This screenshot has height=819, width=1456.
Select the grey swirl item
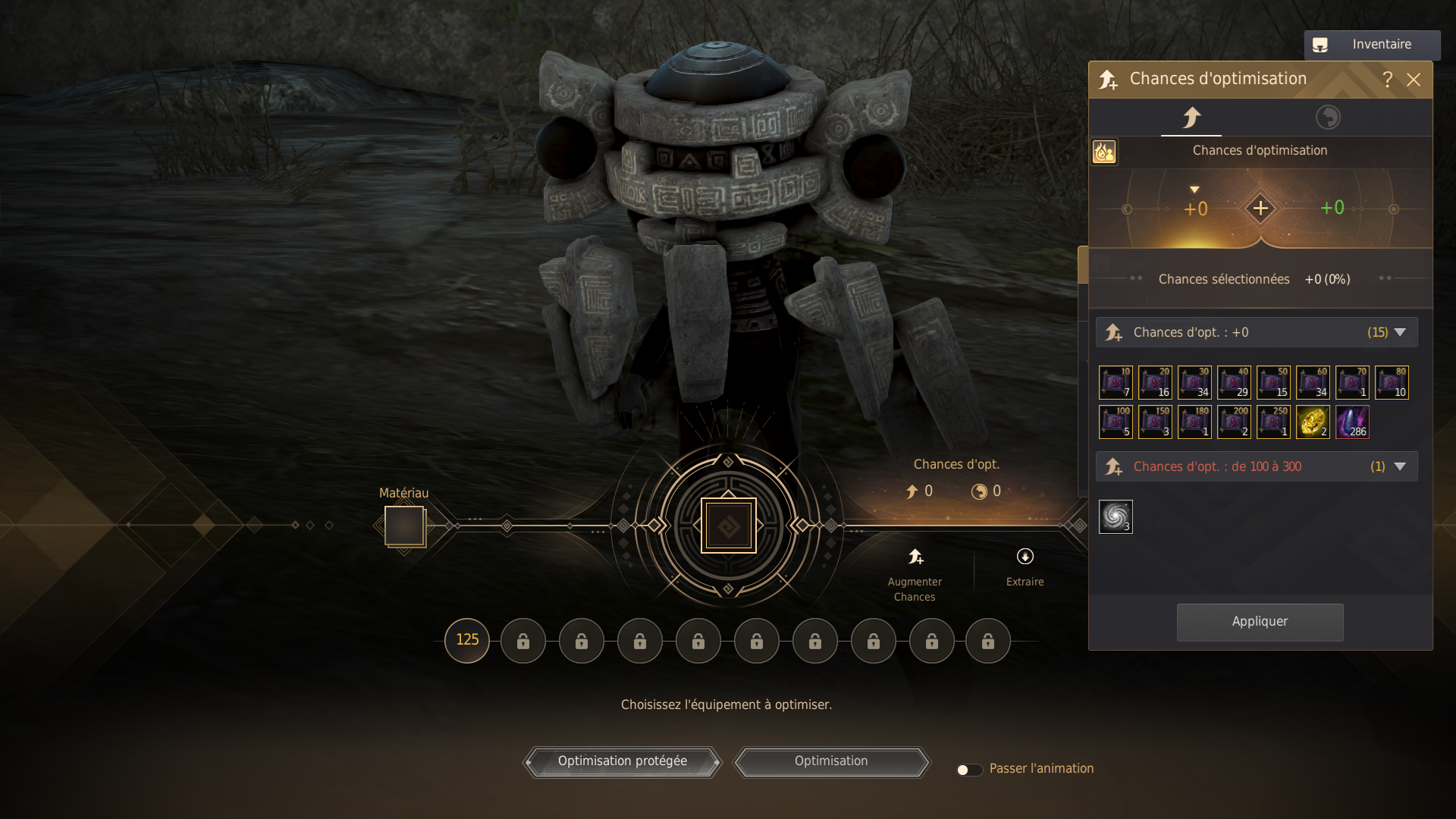tap(1116, 516)
